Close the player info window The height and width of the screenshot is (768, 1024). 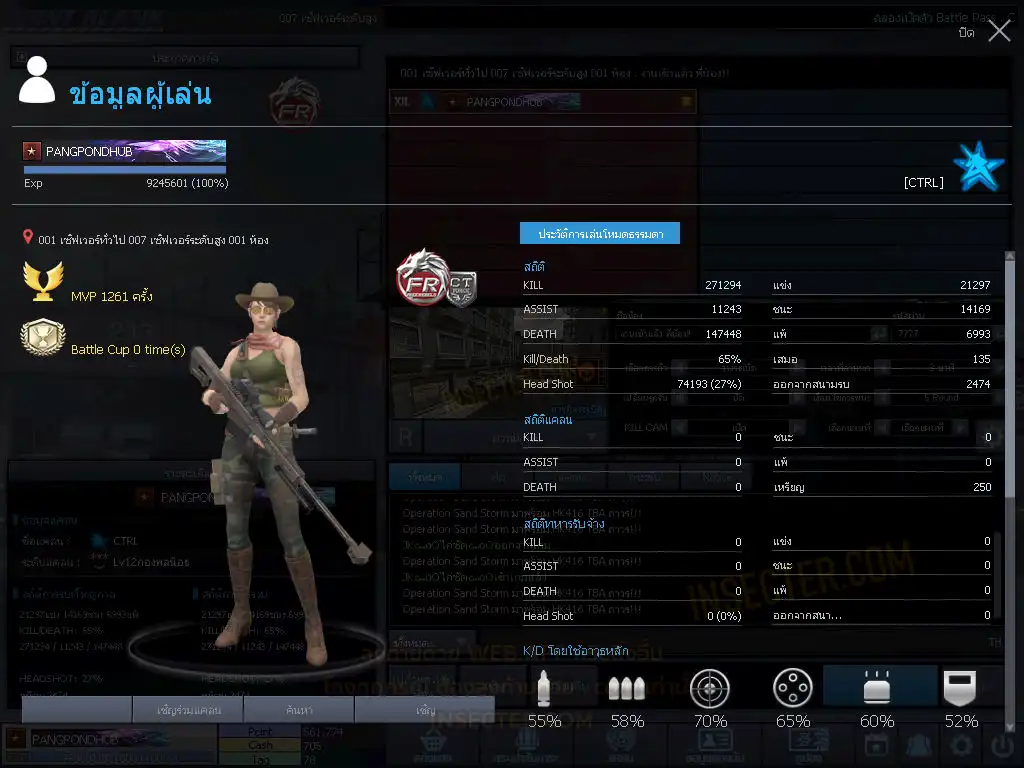coord(999,32)
